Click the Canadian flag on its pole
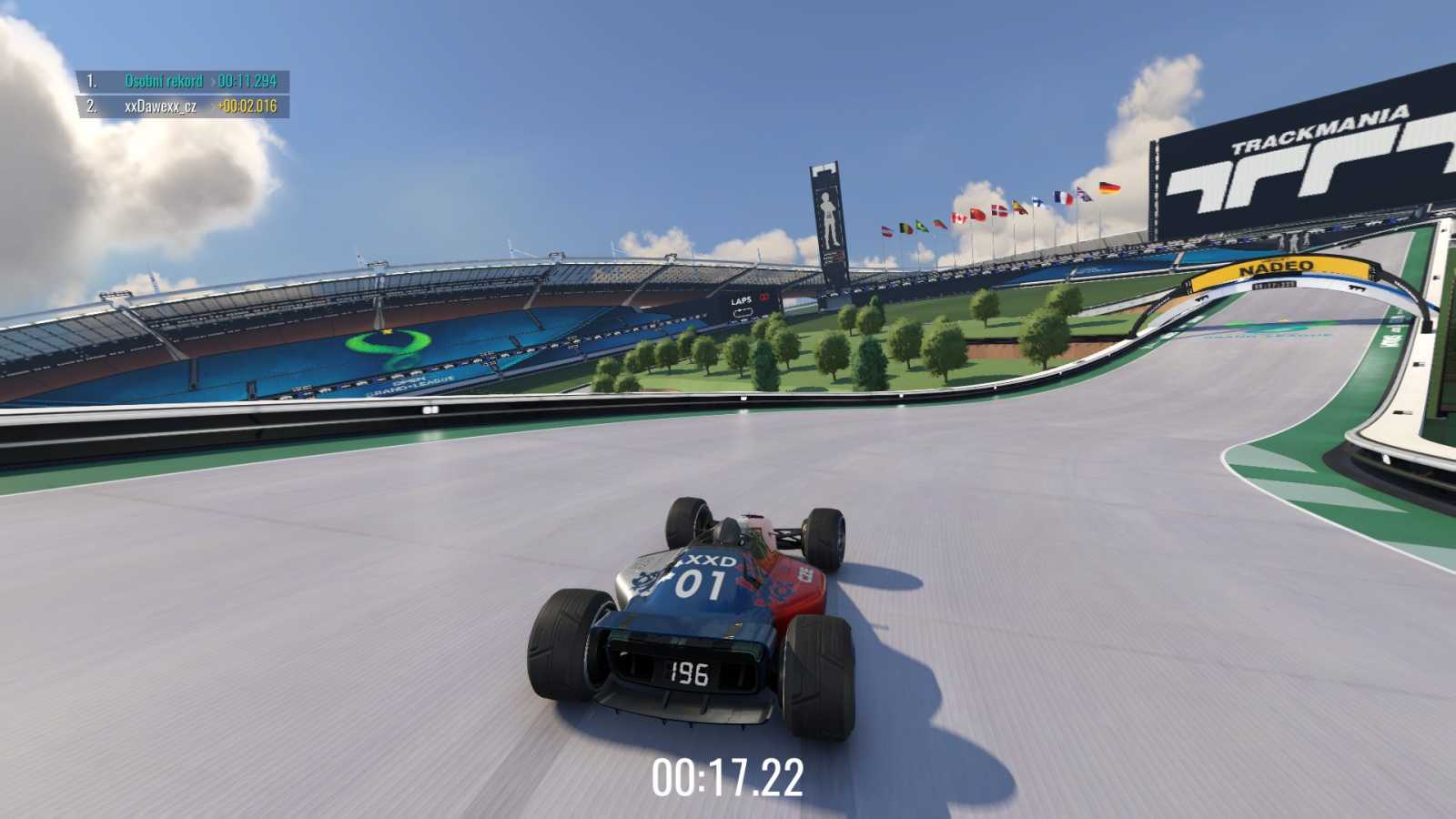The height and width of the screenshot is (819, 1456). point(961,217)
